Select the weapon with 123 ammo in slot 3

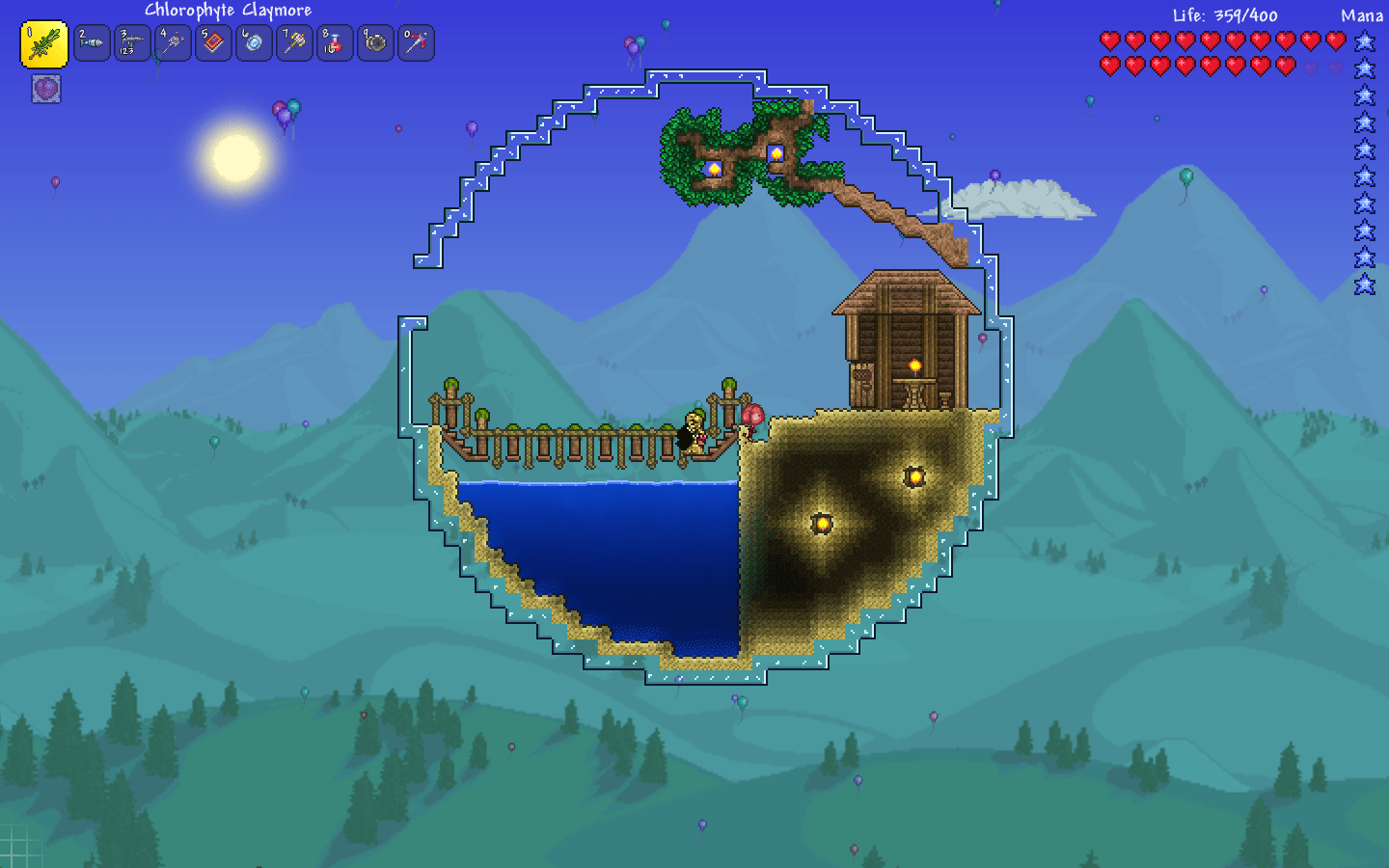tap(132, 43)
